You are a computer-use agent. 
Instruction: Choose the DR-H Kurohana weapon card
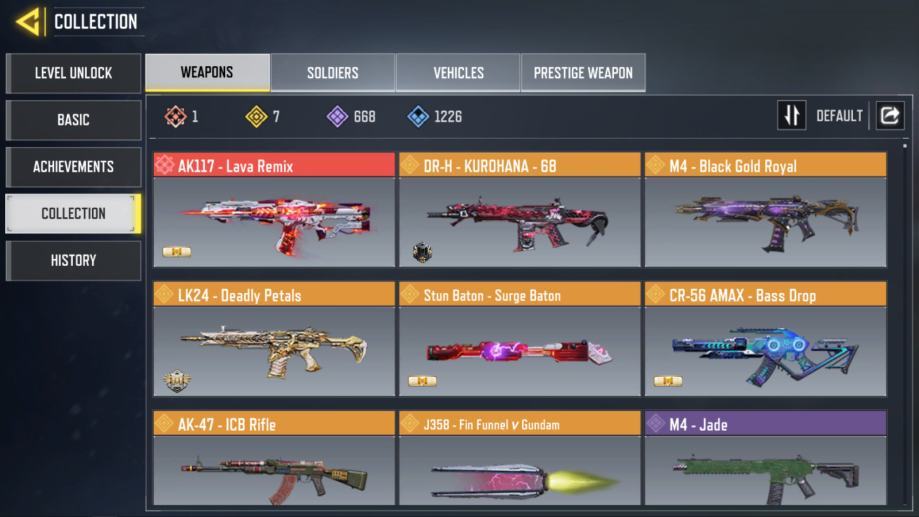coord(519,211)
